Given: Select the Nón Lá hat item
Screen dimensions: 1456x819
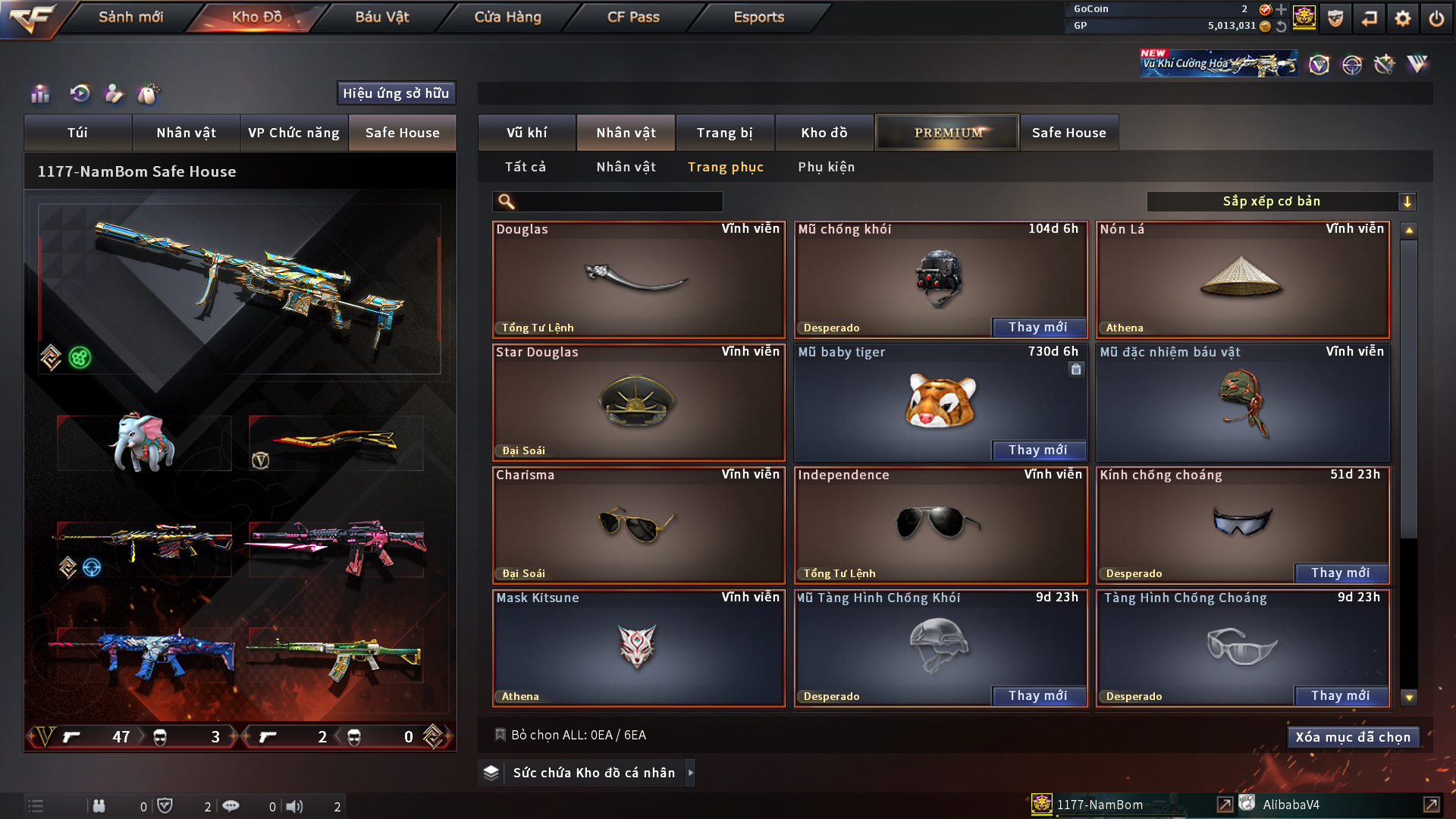Looking at the screenshot, I should pos(1242,280).
